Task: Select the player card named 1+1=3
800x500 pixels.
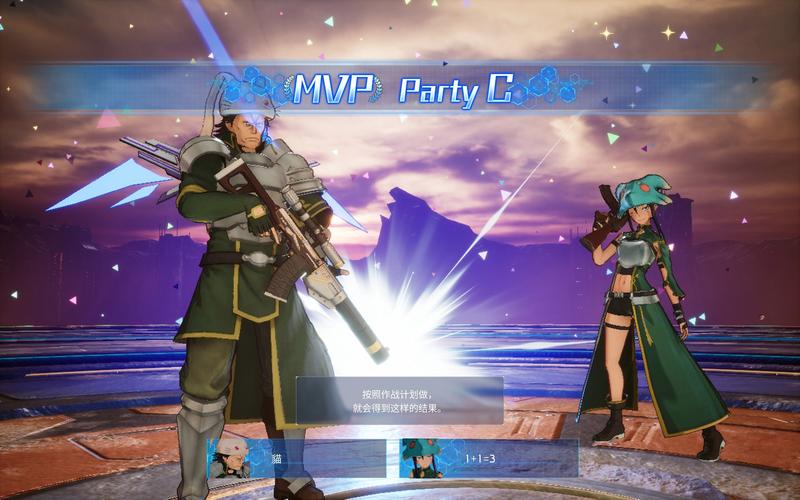Action: point(489,459)
